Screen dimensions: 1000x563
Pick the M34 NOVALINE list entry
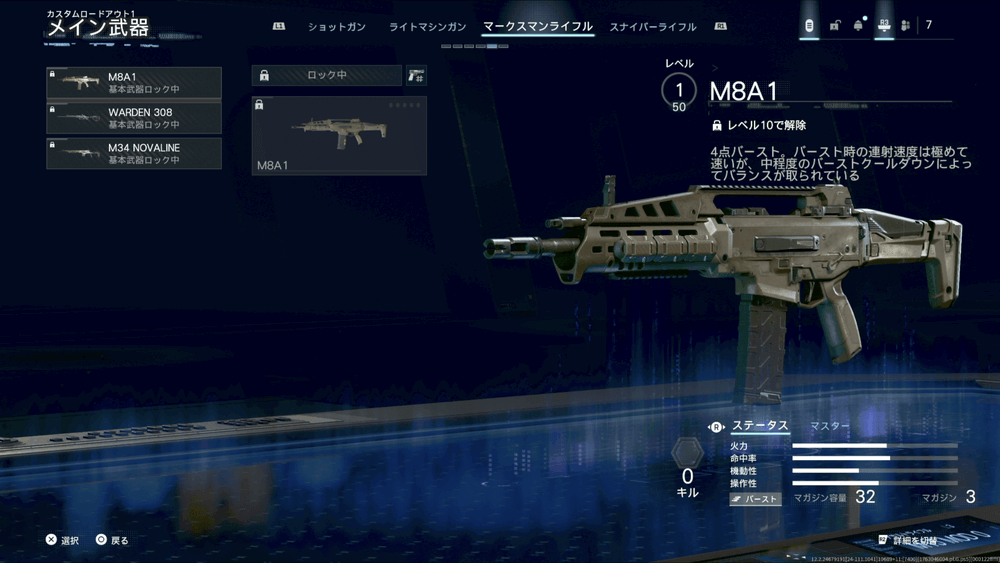tap(134, 153)
